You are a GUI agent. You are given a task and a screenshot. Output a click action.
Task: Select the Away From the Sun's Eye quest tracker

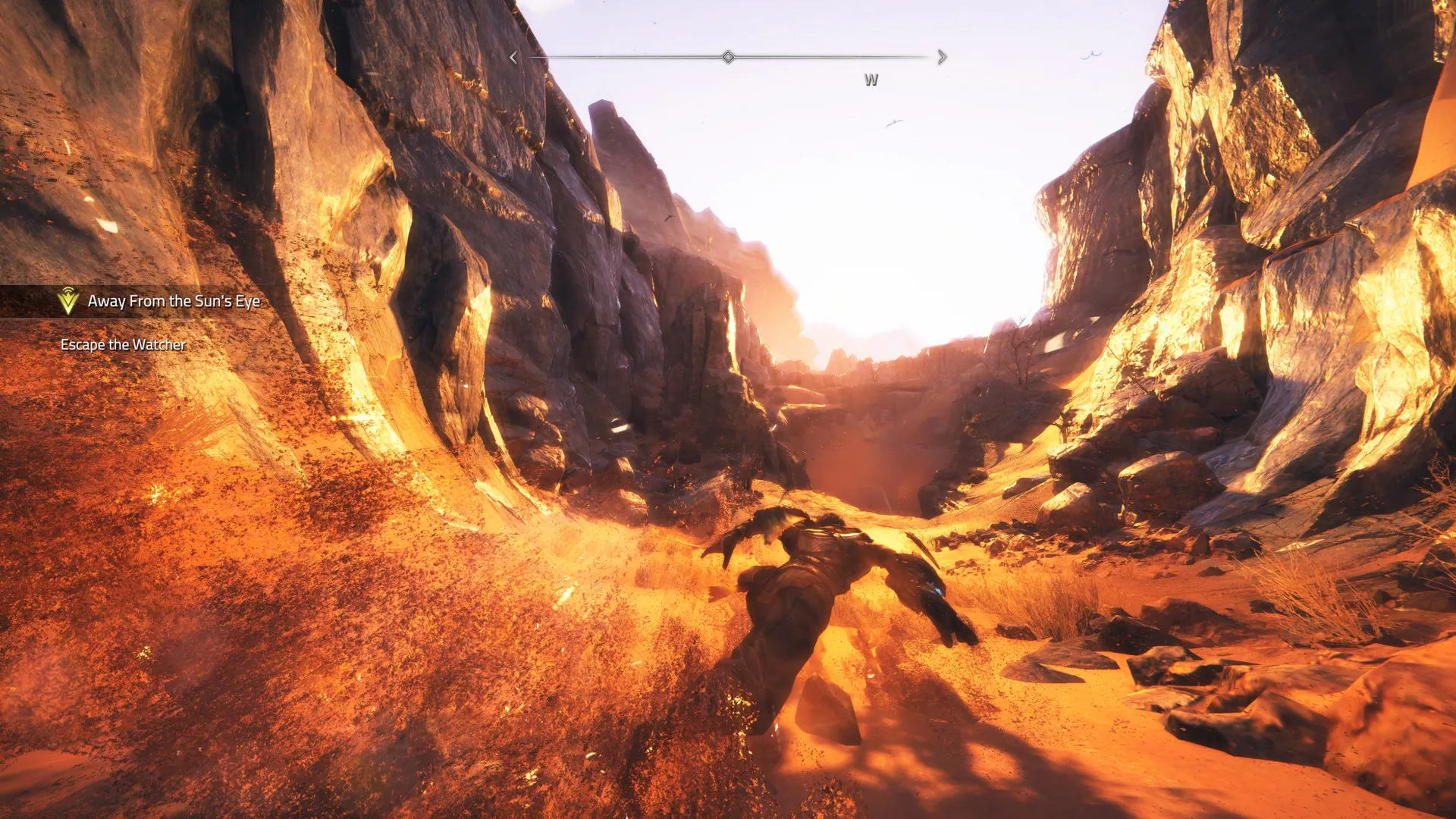[x=173, y=301]
